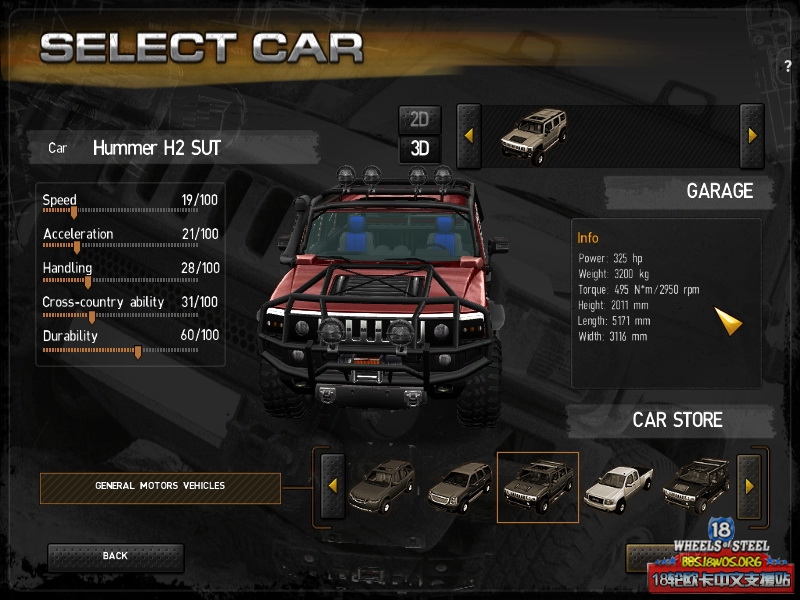Open the General Motors Vehicles brand selector
The width and height of the screenshot is (800, 600).
tap(160, 487)
